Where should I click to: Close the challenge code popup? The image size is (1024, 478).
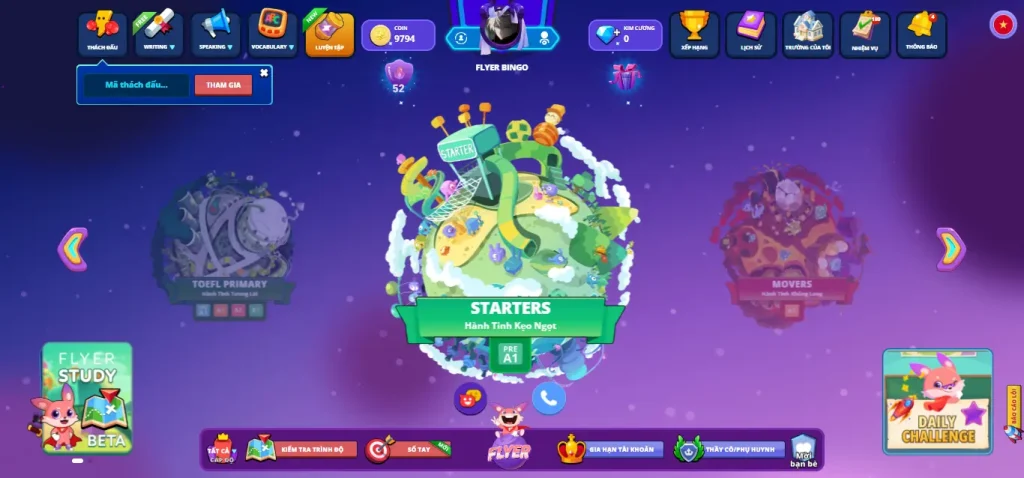pyautogui.click(x=264, y=73)
